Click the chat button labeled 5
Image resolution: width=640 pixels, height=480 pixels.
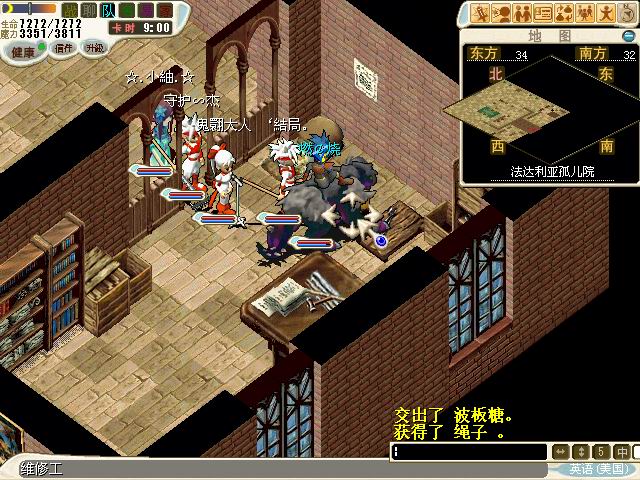tap(602, 452)
